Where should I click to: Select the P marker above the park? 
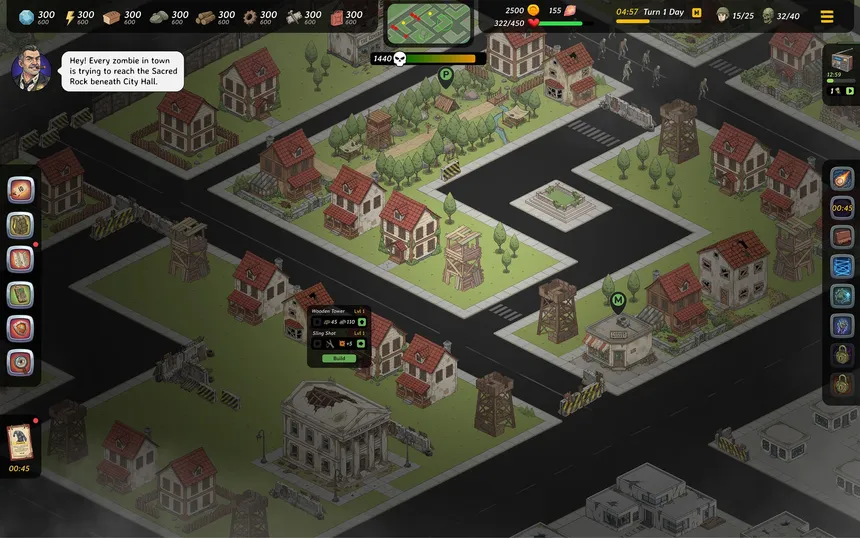point(445,74)
